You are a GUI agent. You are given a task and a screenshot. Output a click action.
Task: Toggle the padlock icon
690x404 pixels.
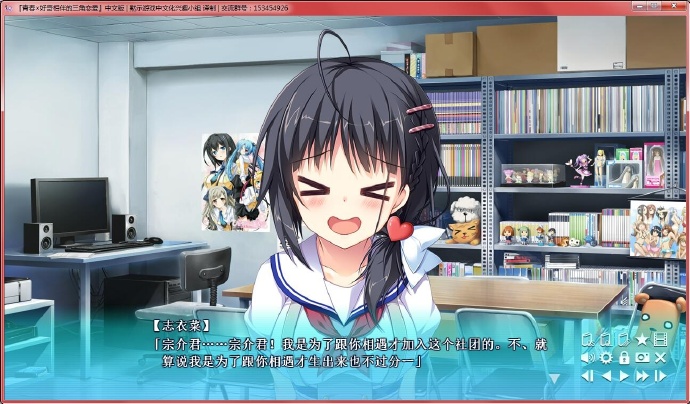pyautogui.click(x=624, y=358)
